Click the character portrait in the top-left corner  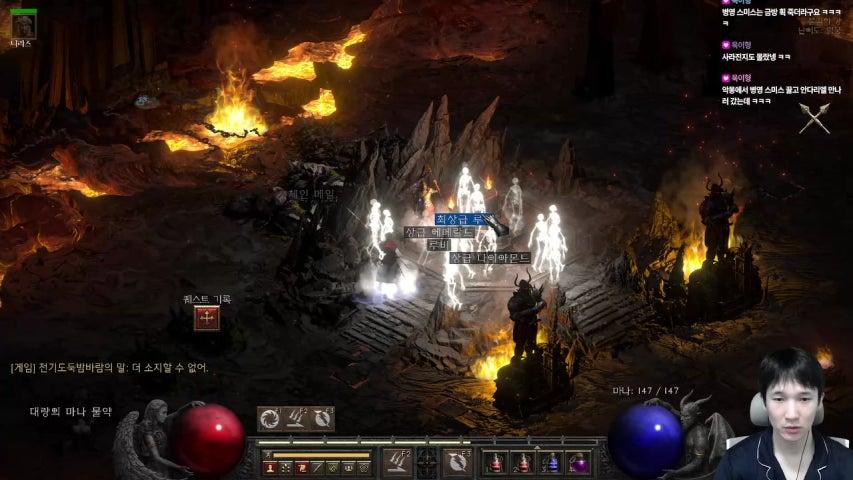pyautogui.click(x=22, y=24)
